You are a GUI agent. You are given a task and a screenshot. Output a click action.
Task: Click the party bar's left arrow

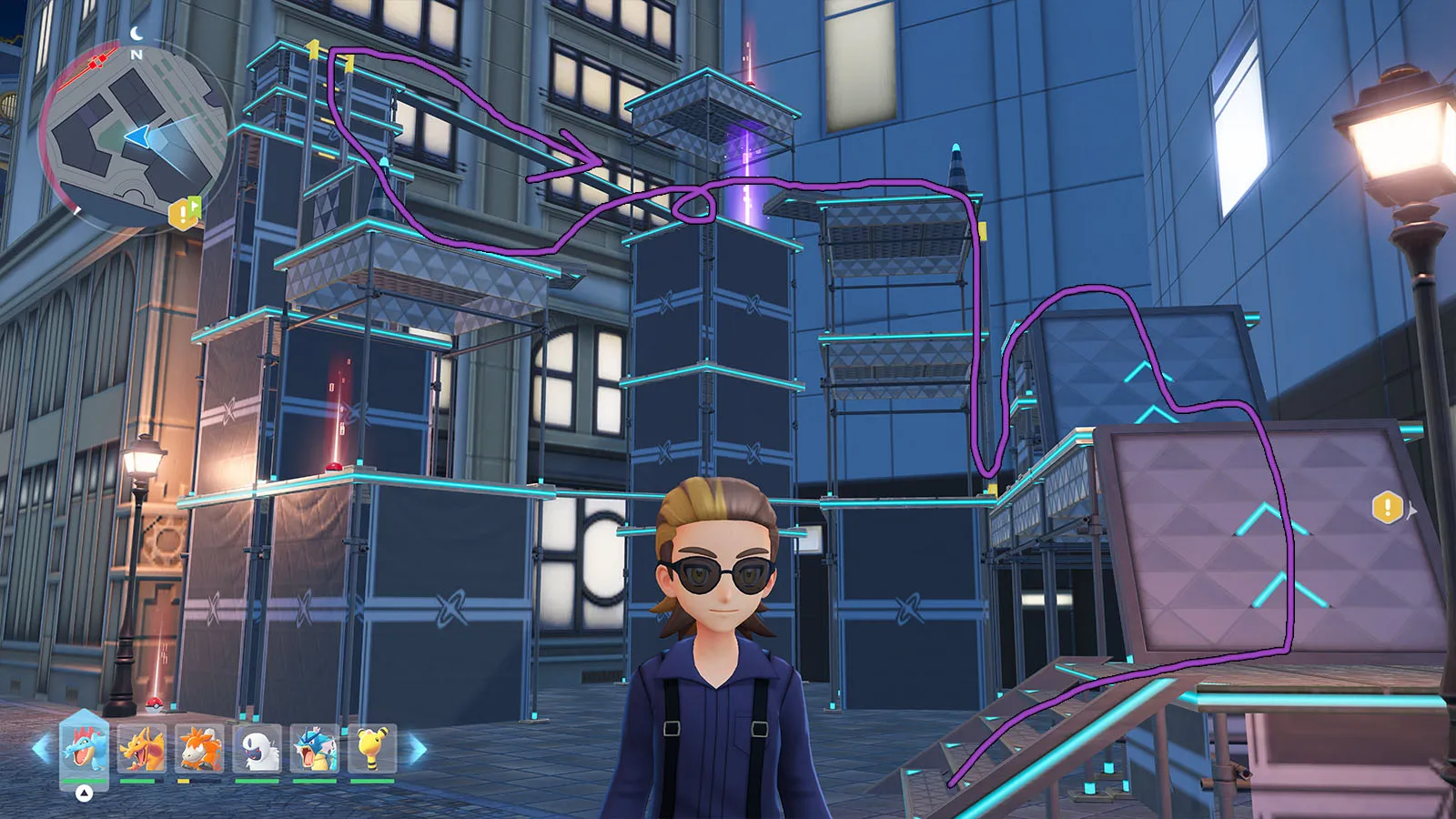(x=41, y=749)
